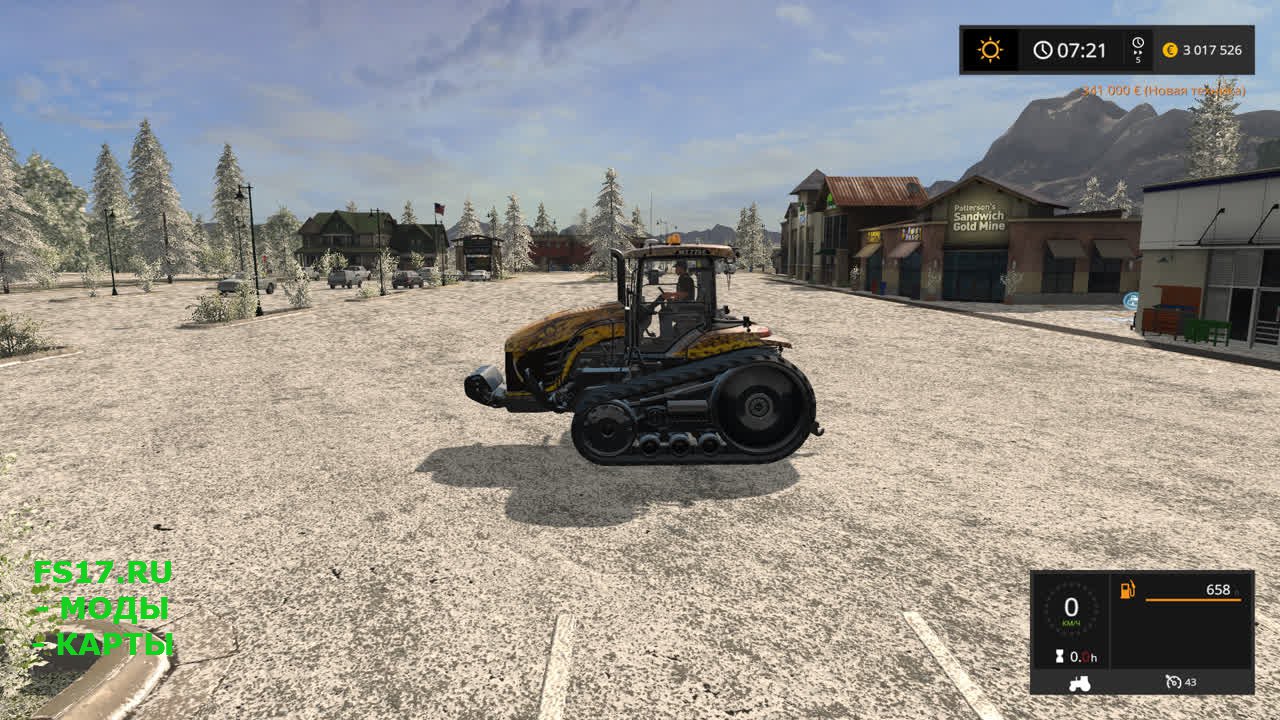This screenshot has width=1280, height=720.
Task: Toggle the км/ч speed unit label
Action: [x=1070, y=623]
